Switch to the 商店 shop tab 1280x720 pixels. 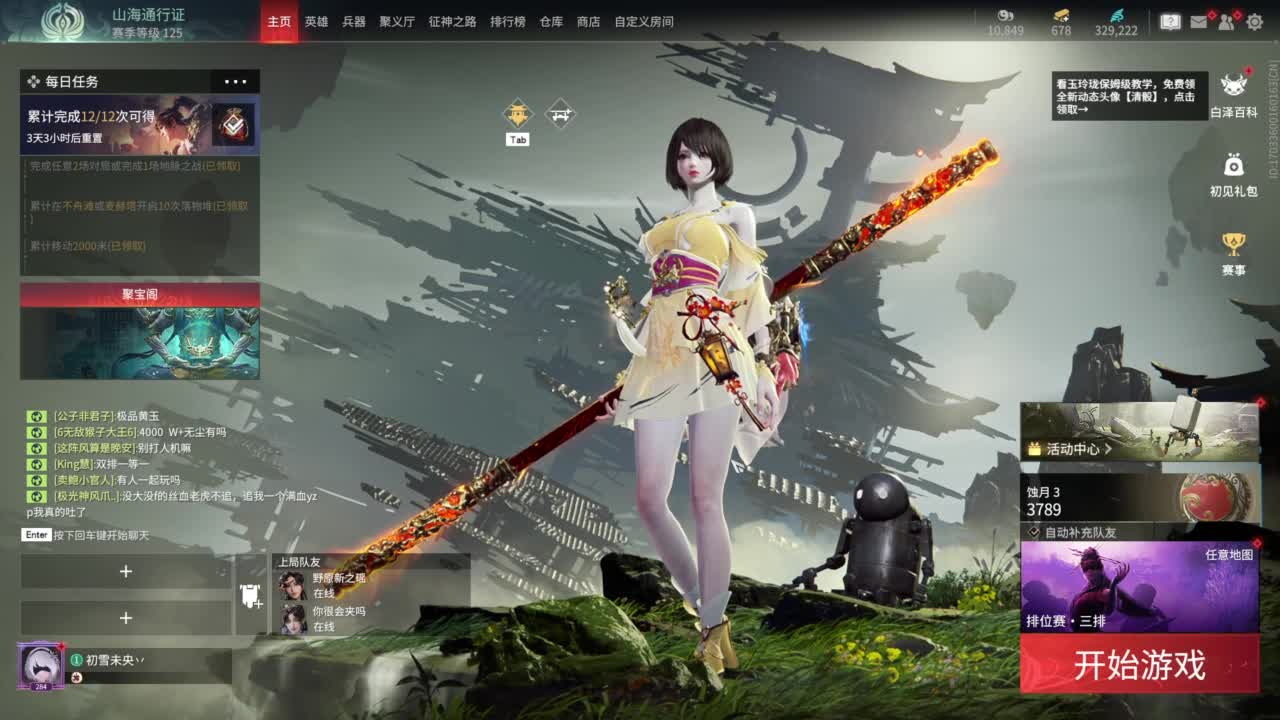pyautogui.click(x=587, y=20)
